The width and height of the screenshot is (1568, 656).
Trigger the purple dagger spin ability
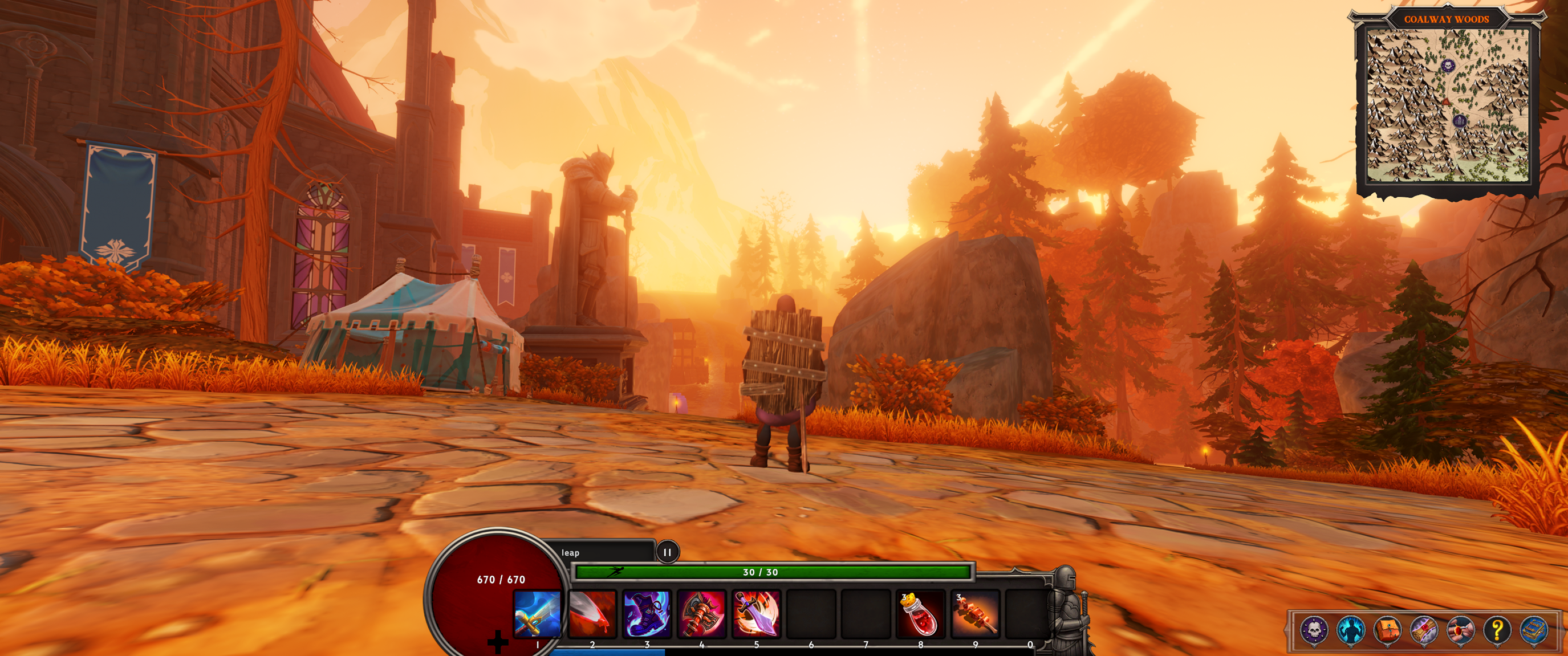tap(756, 613)
